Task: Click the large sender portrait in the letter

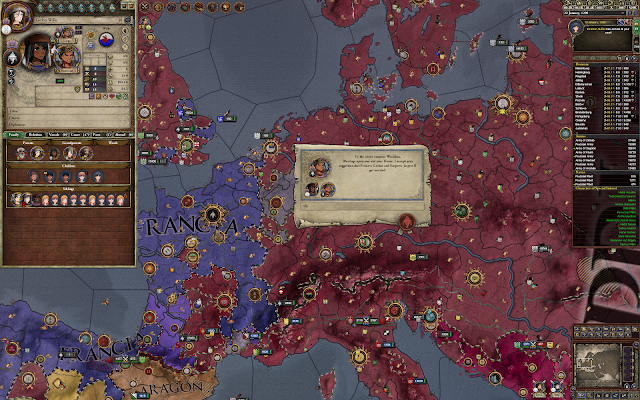Action: pos(321,167)
